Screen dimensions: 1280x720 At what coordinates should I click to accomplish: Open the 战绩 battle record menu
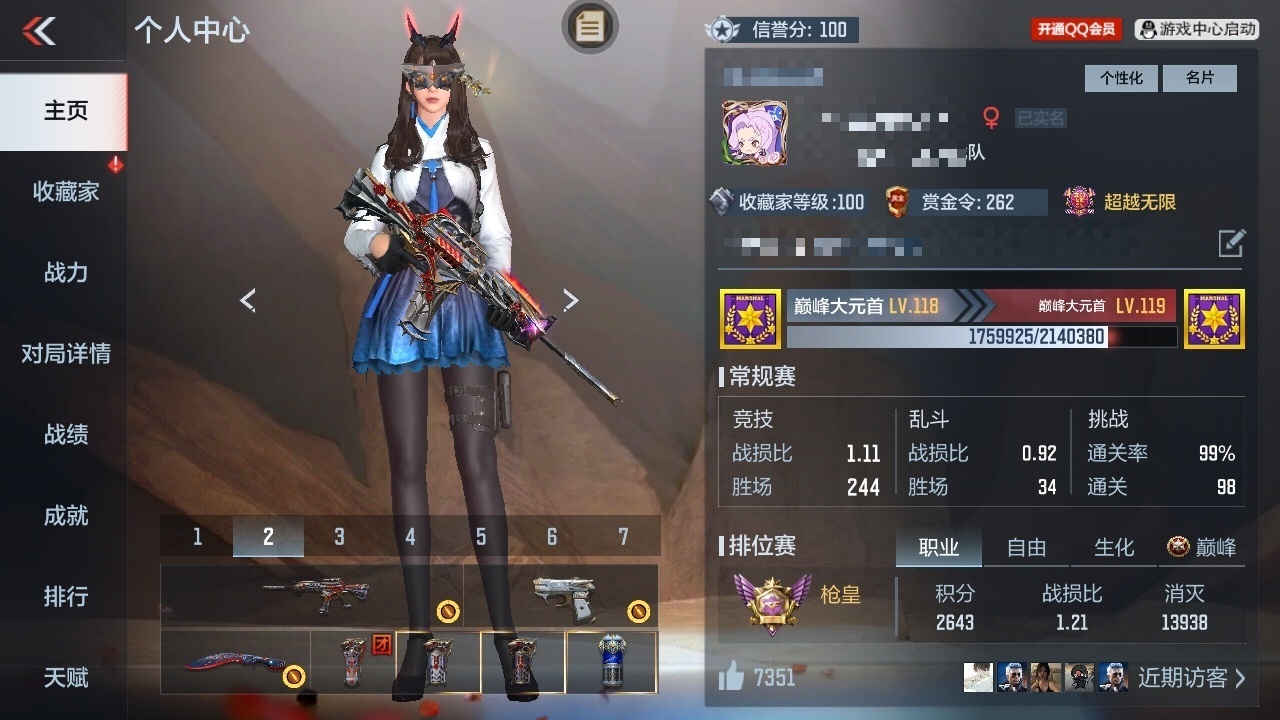pyautogui.click(x=65, y=434)
